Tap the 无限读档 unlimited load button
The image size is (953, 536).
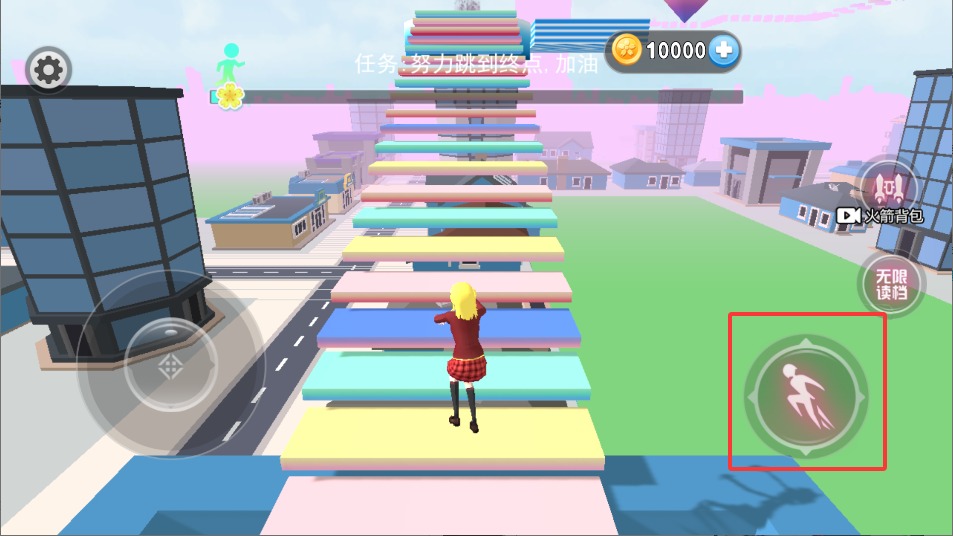tap(889, 283)
